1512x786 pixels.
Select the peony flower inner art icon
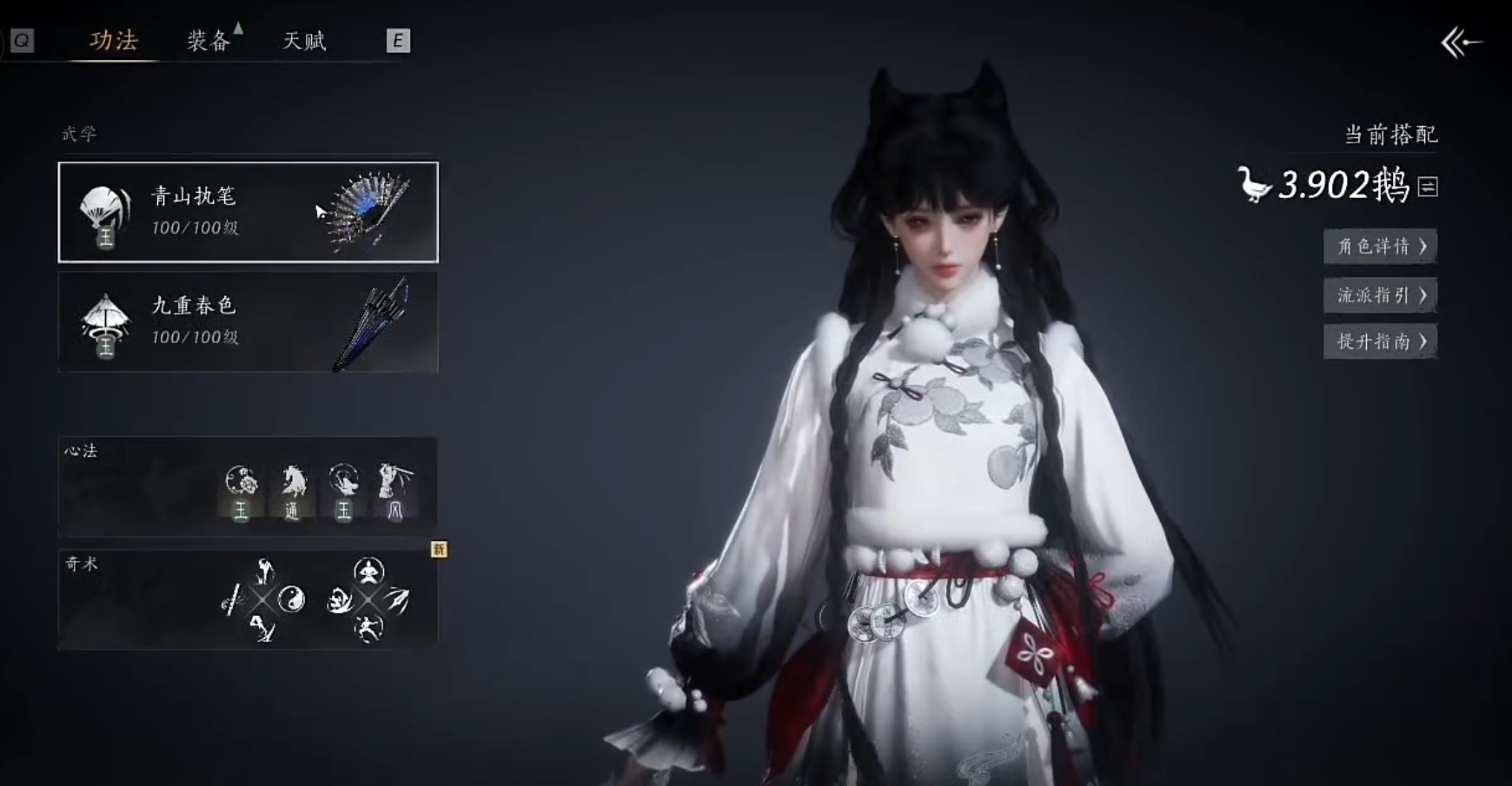pos(241,482)
